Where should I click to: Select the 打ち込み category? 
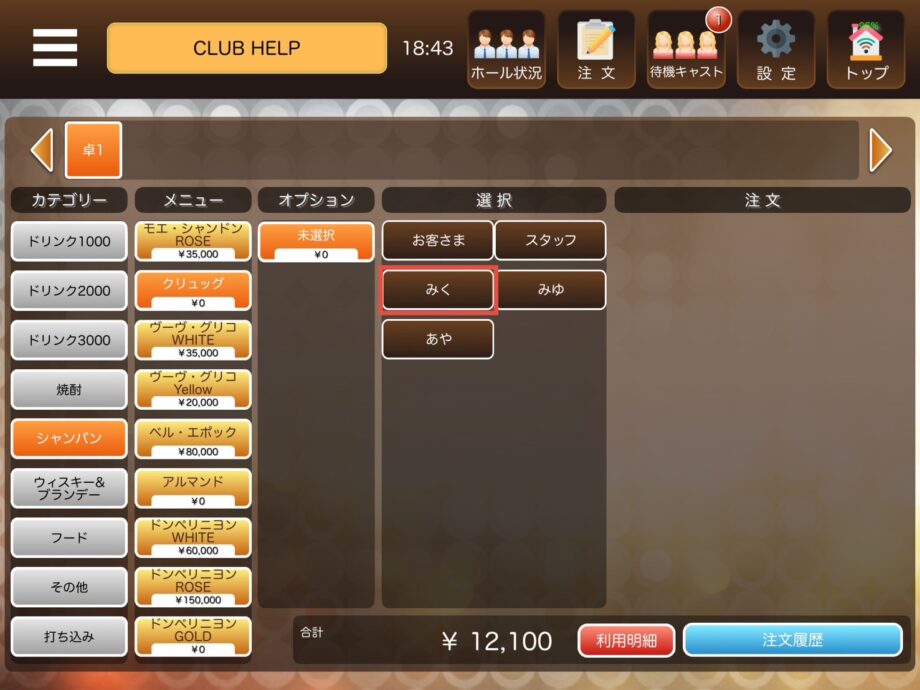(x=69, y=636)
